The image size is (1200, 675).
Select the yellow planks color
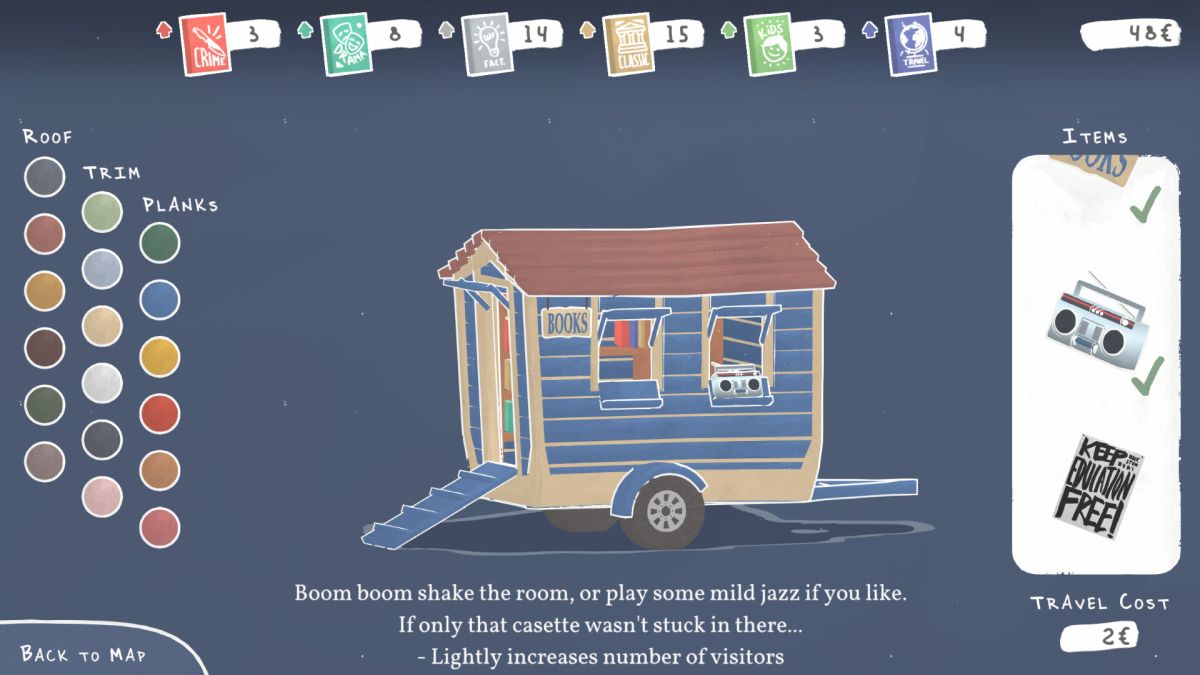click(160, 357)
